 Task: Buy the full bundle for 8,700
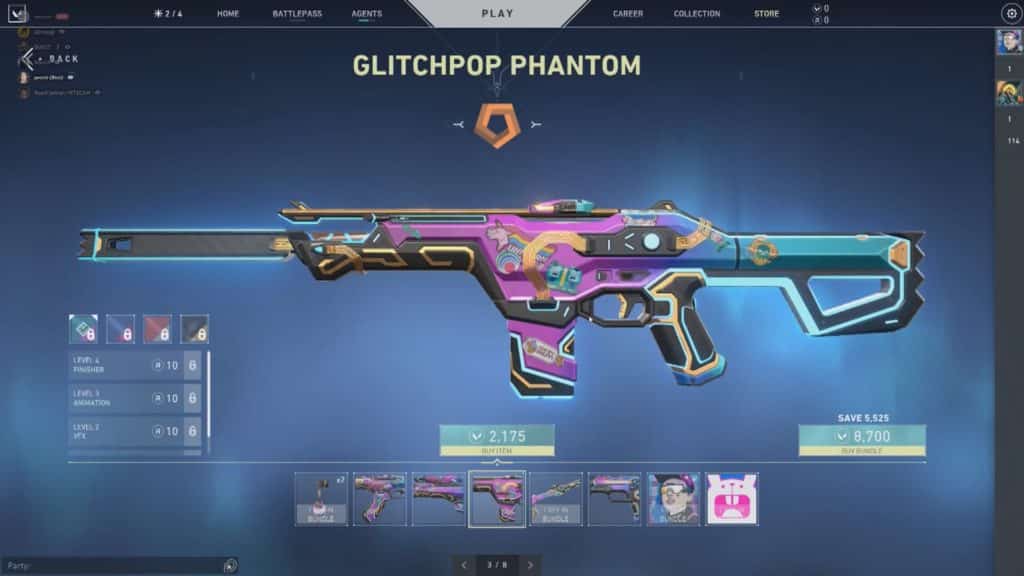point(862,437)
